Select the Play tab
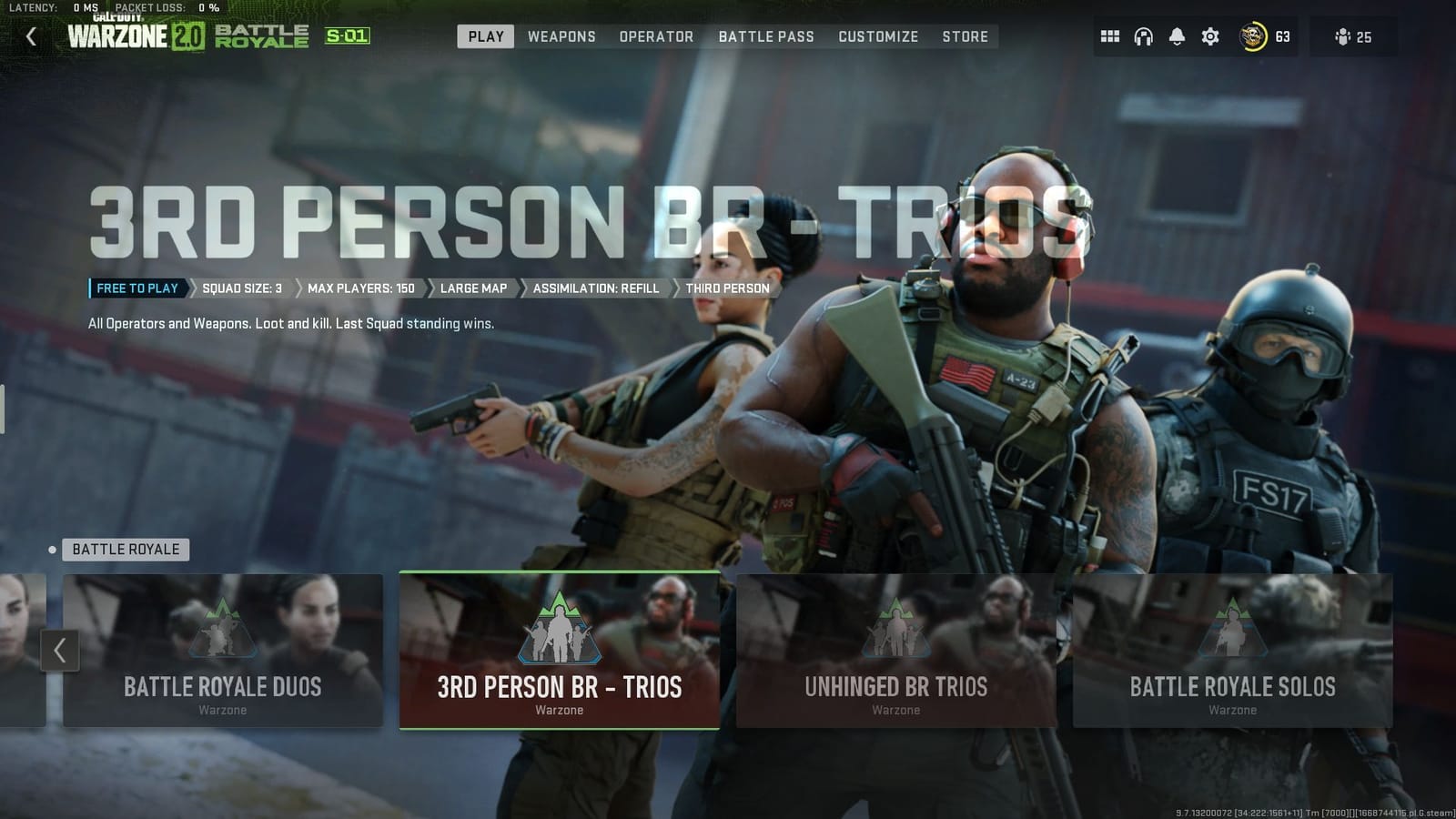The height and width of the screenshot is (819, 1456). (485, 36)
